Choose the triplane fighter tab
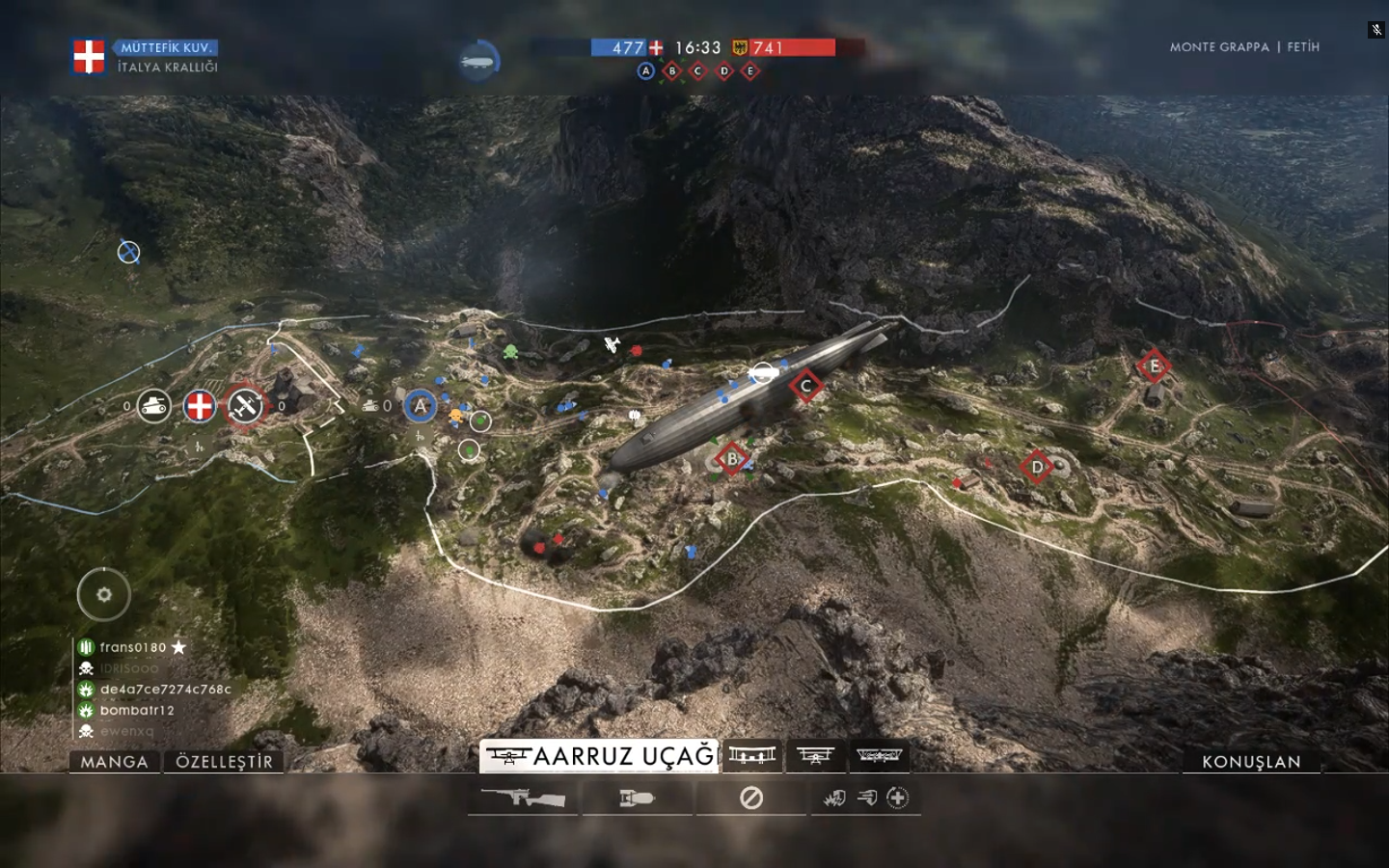Image resolution: width=1389 pixels, height=868 pixels. click(815, 756)
